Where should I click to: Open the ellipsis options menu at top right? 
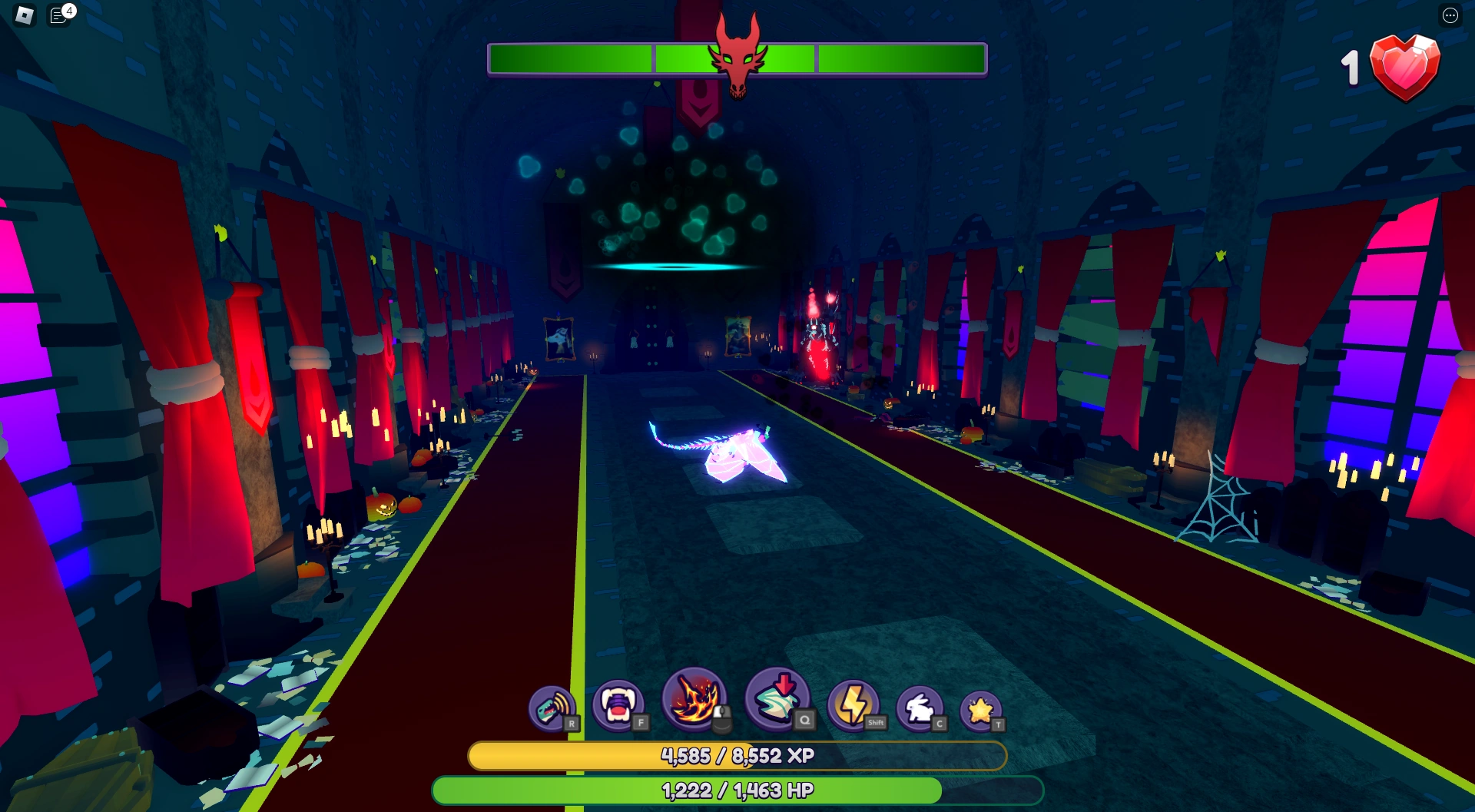[x=1450, y=16]
